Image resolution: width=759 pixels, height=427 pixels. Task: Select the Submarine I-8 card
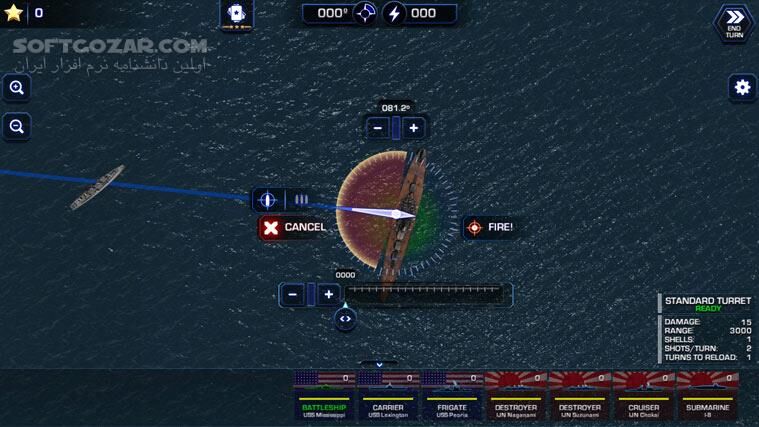(708, 394)
